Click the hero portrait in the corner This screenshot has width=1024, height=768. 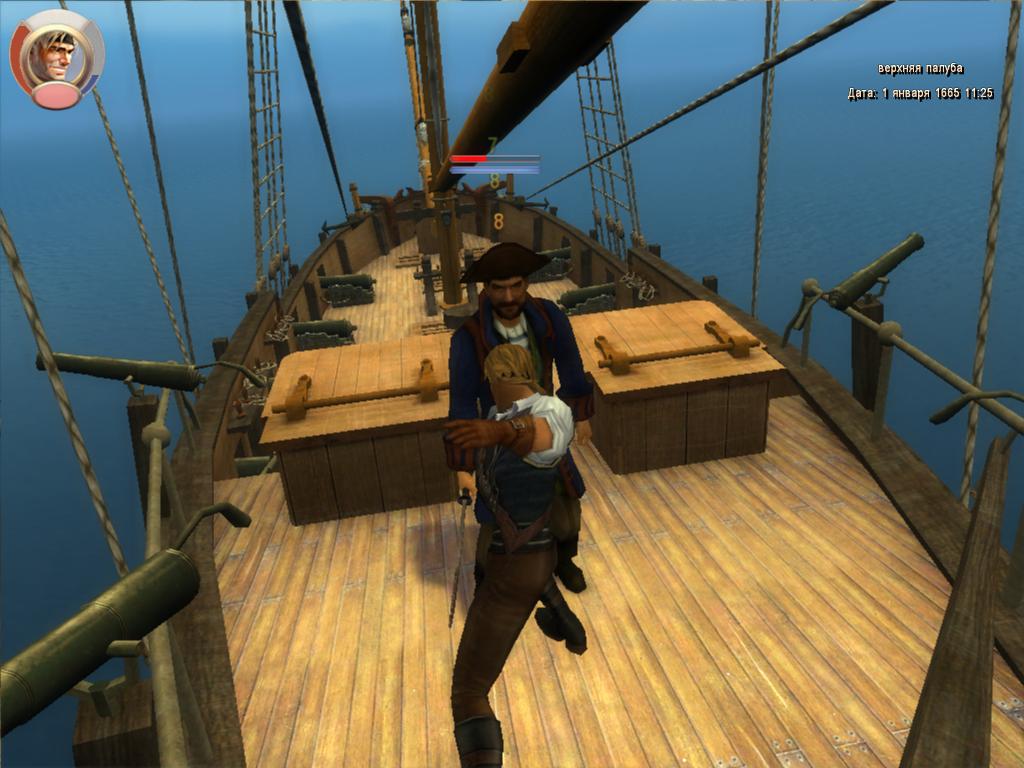(54, 56)
